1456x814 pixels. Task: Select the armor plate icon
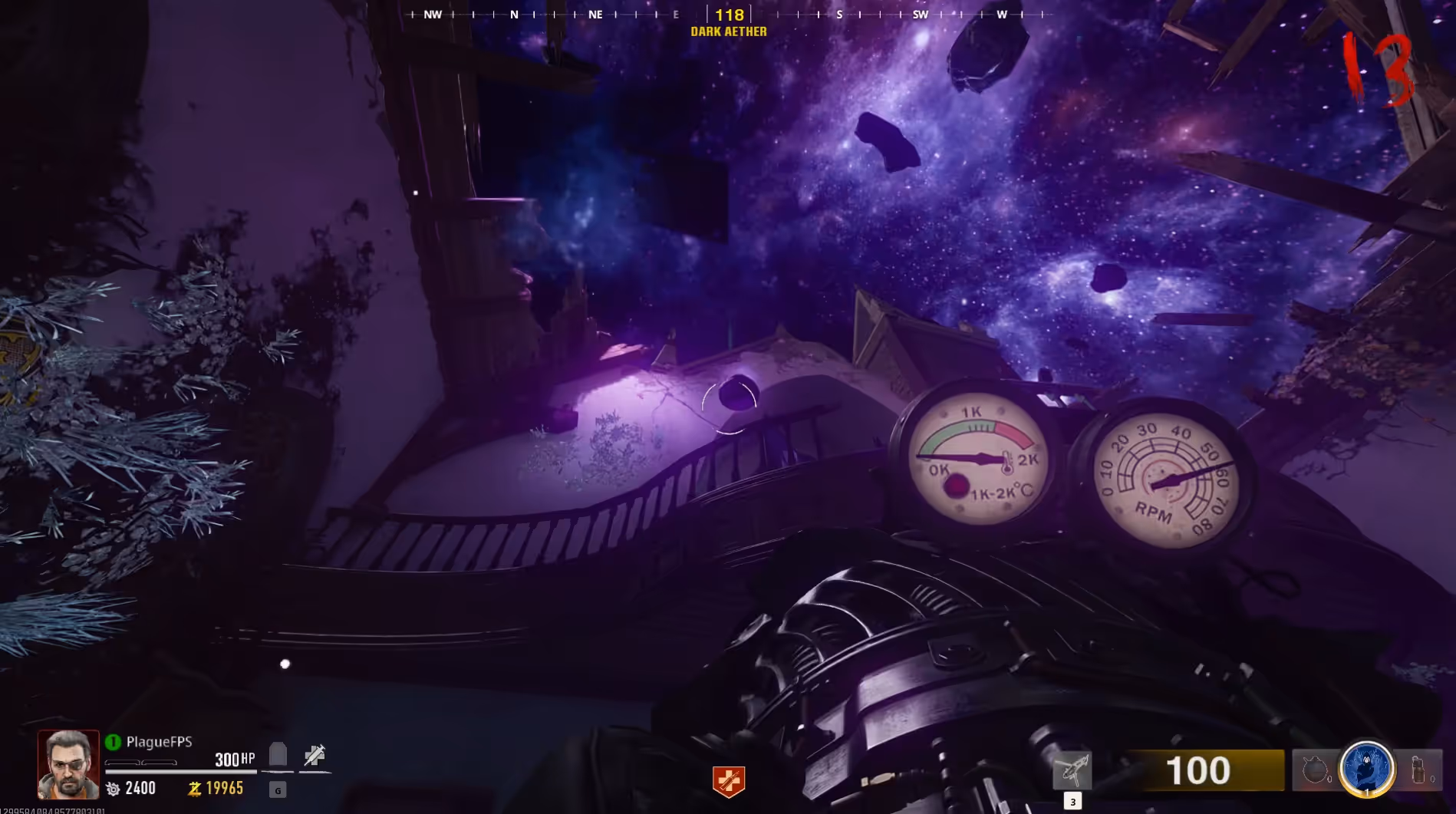tap(278, 755)
